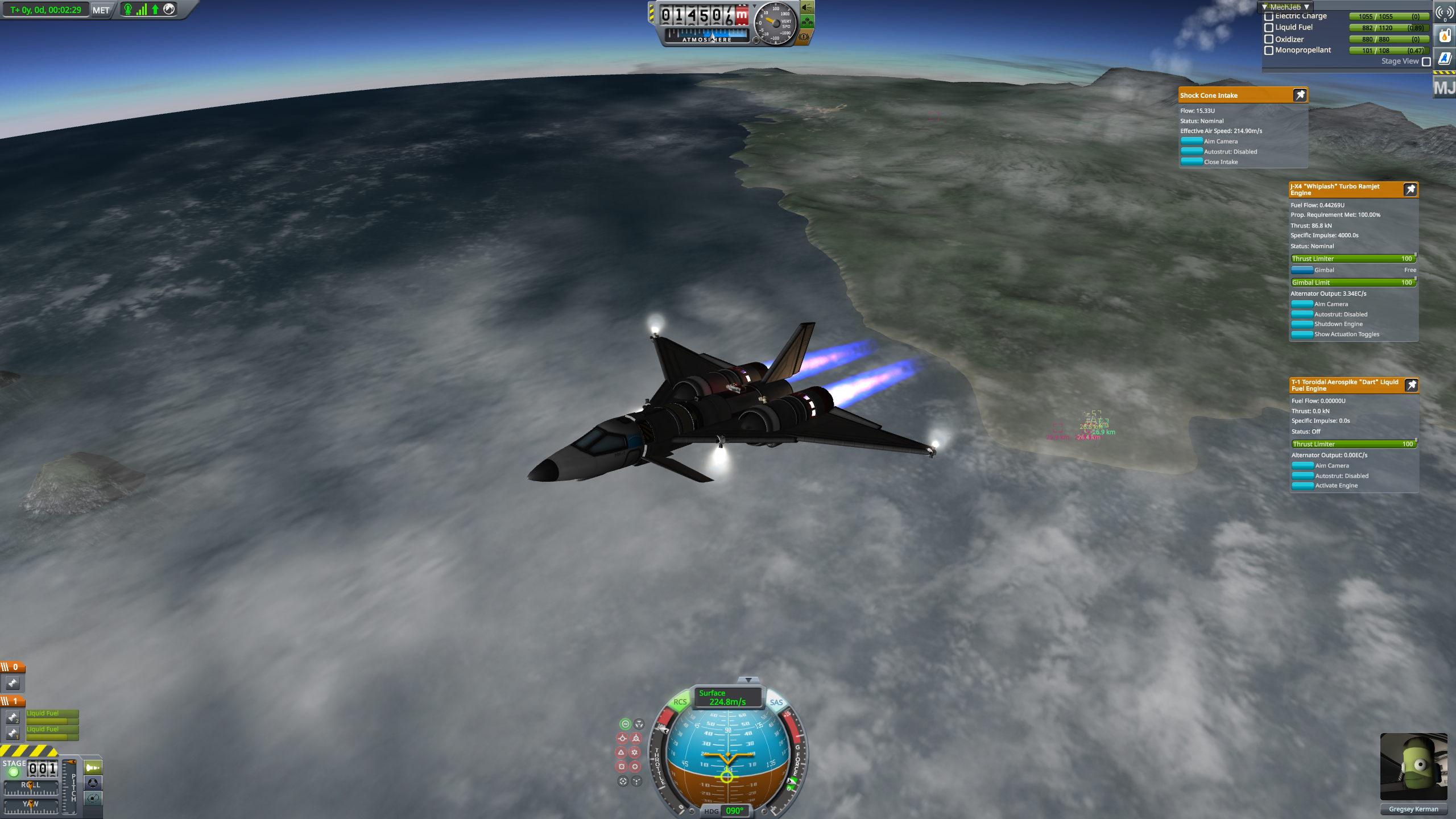Open the rocket book KSPedia button
This screenshot has height=819, width=1456.
point(1444,58)
